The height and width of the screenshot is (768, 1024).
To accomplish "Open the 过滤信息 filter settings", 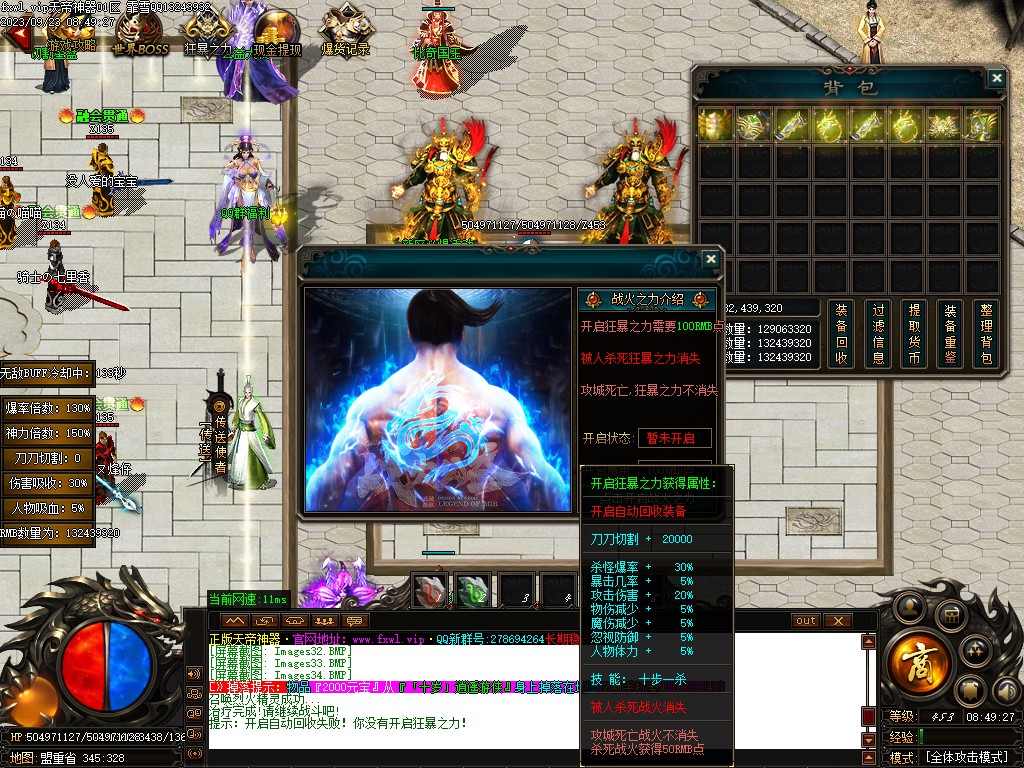I will (878, 334).
